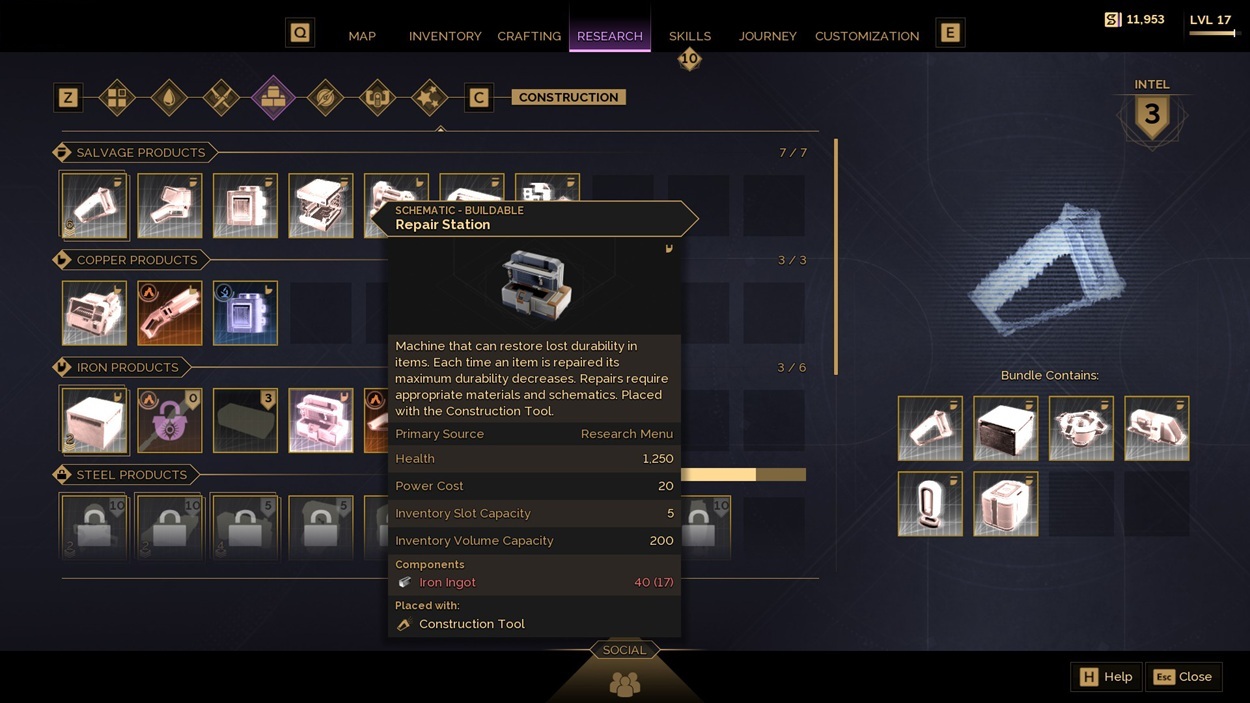Go to the Crafting tab

tap(529, 36)
